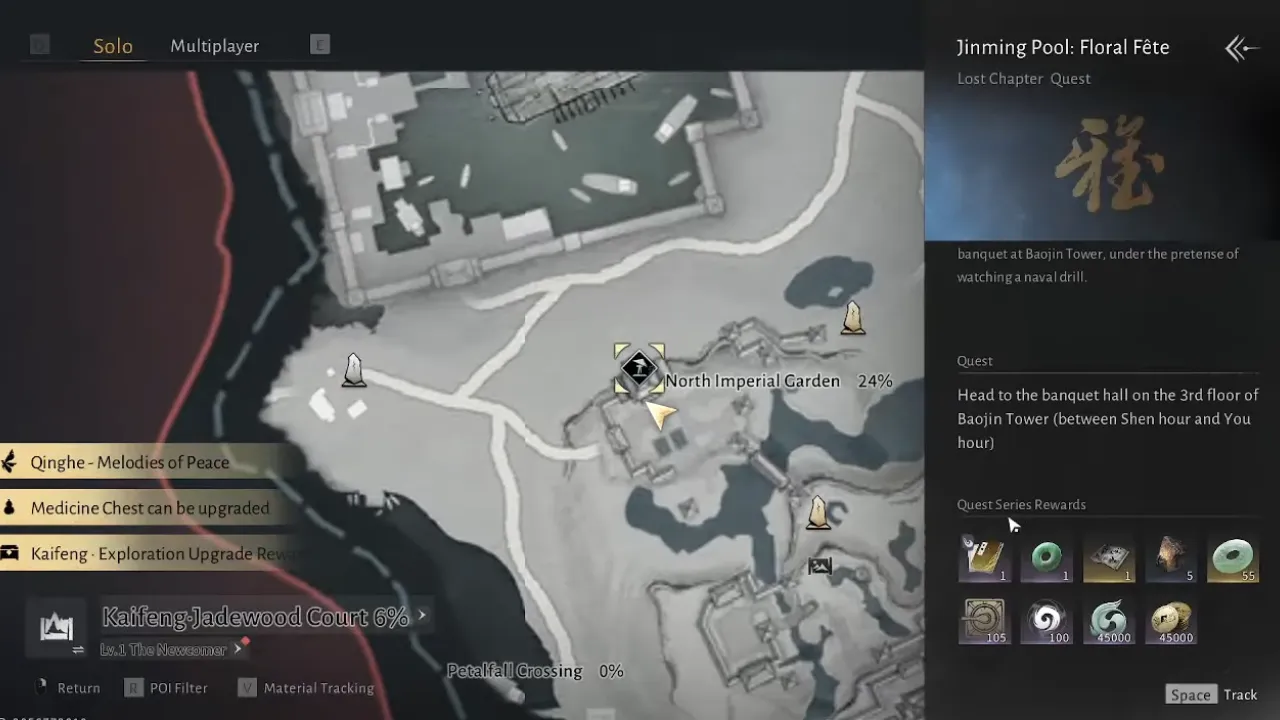Open the Qinghe - Melodies of Peace notice
This screenshot has width=1280, height=720.
pyautogui.click(x=130, y=462)
